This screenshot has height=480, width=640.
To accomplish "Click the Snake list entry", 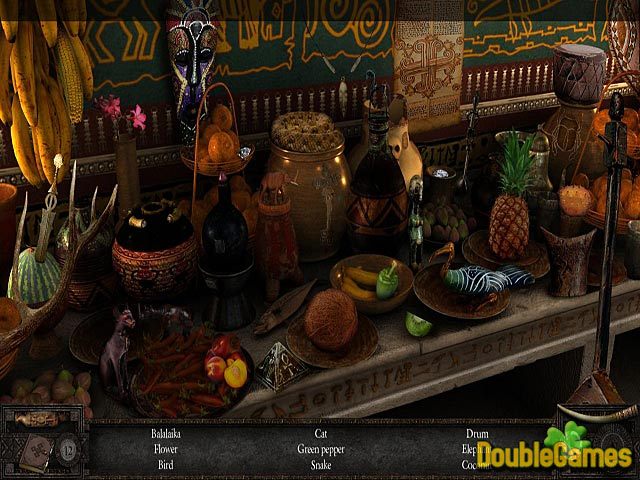I will [x=321, y=465].
